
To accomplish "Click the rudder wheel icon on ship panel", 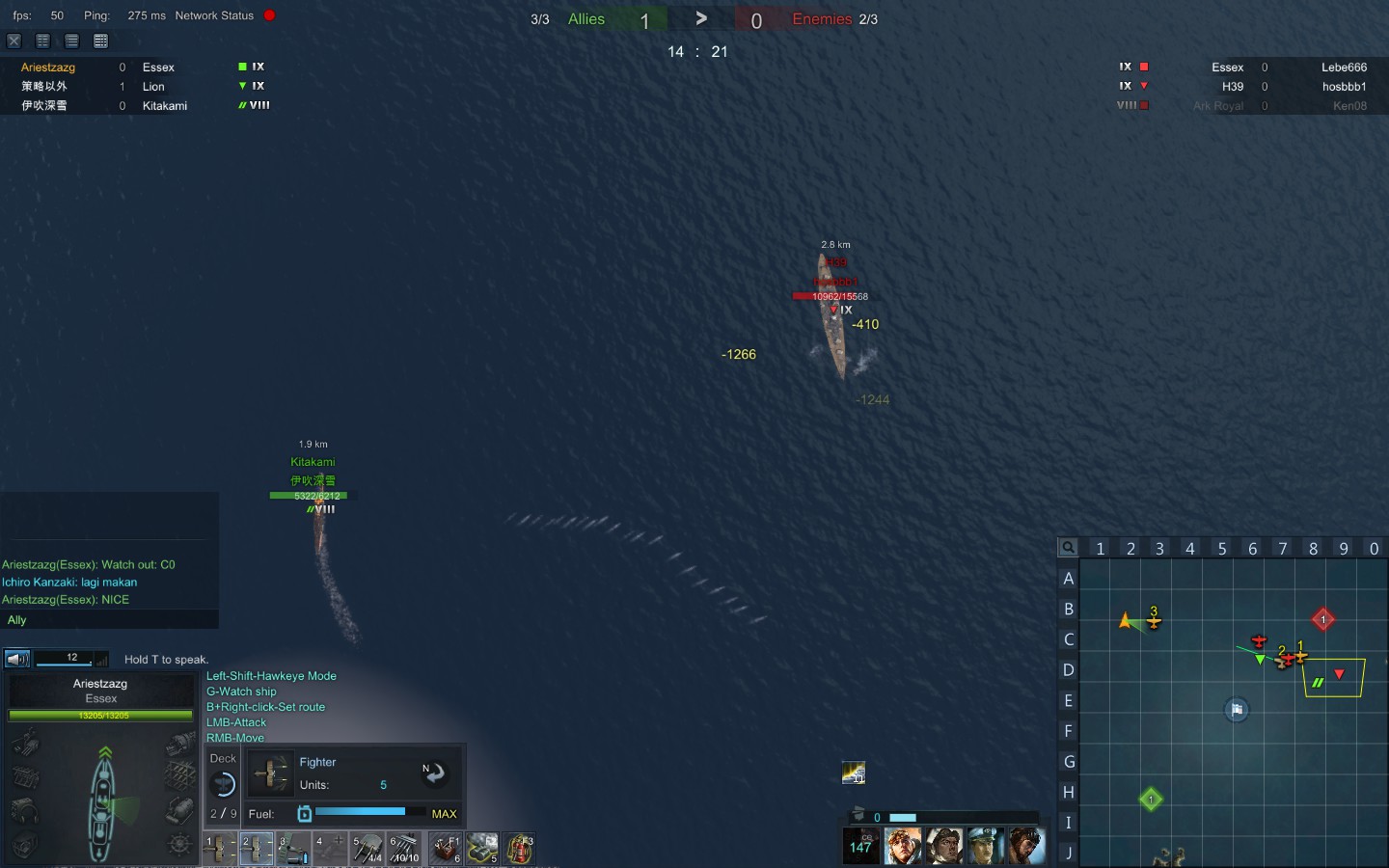I will pos(179,846).
